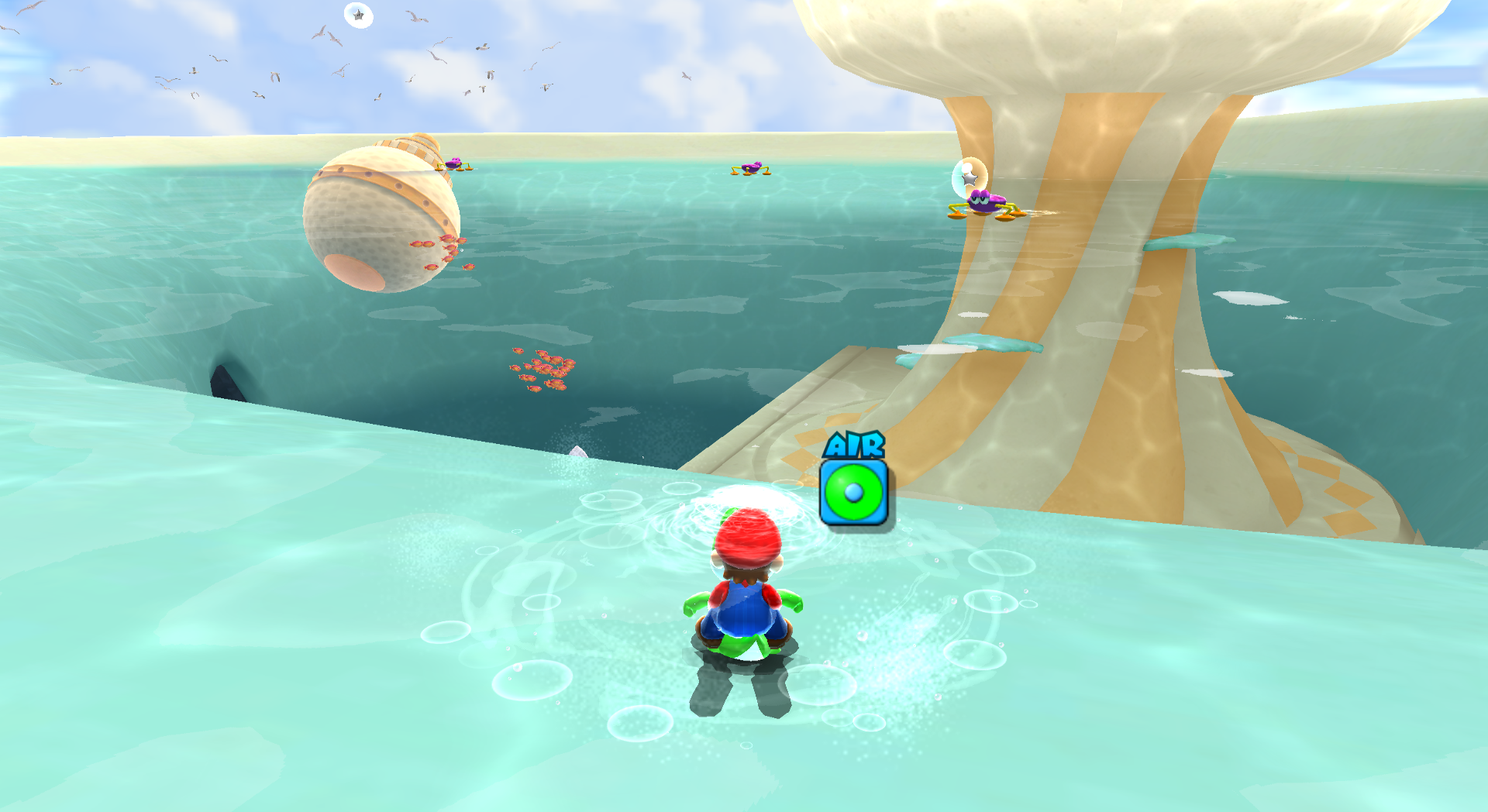Click the blue letters of the AIR label
The image size is (1488, 812).
click(853, 446)
